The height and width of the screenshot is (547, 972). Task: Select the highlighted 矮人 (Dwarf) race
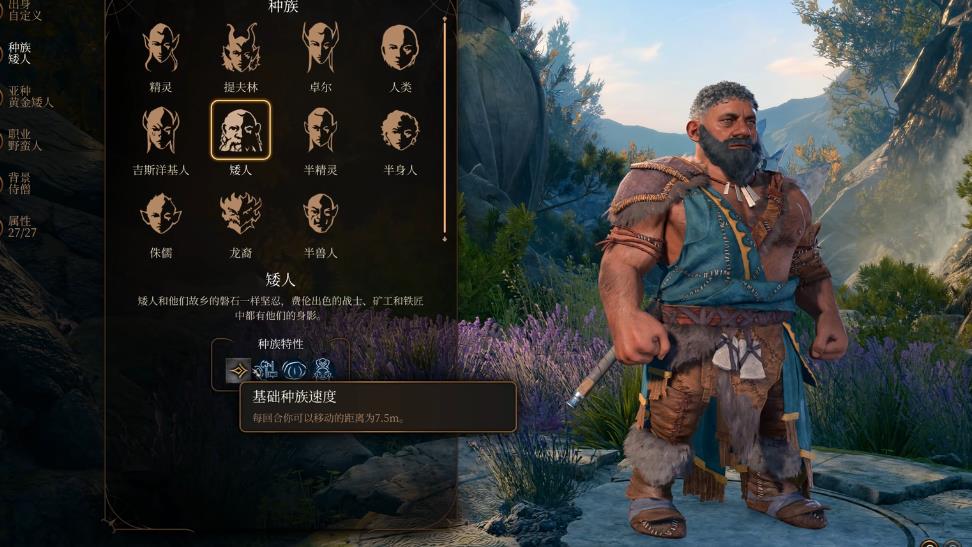(240, 131)
